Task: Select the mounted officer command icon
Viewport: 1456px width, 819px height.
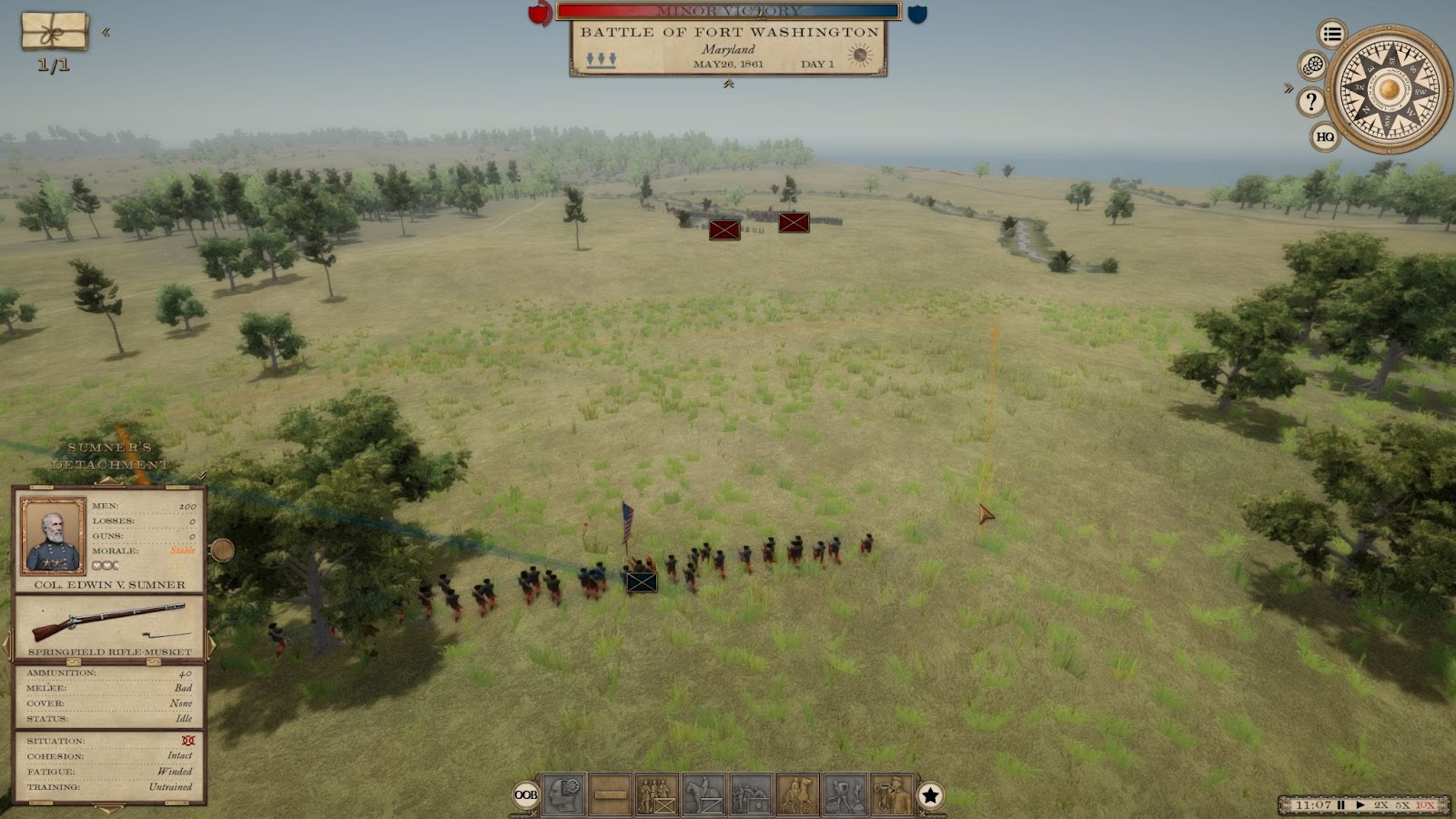Action: coord(797,795)
